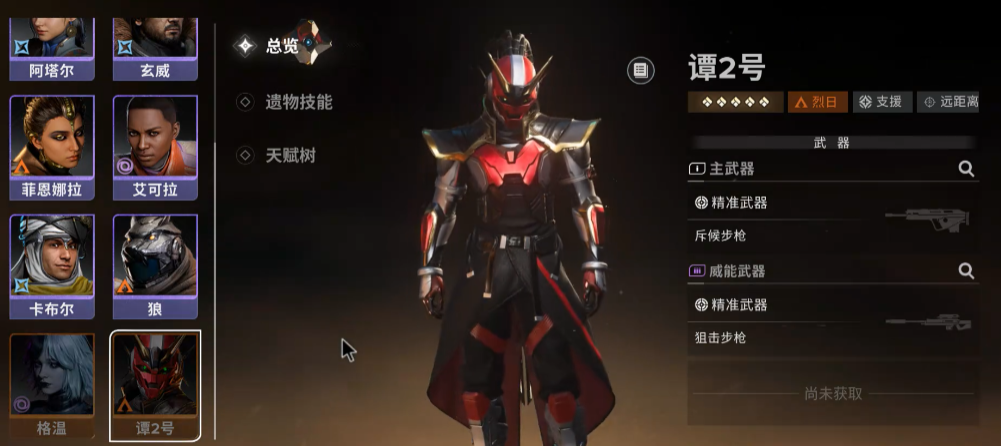This screenshot has height=446, width=1001.
Task: Select the 格温 character tile
Action: pos(52,385)
